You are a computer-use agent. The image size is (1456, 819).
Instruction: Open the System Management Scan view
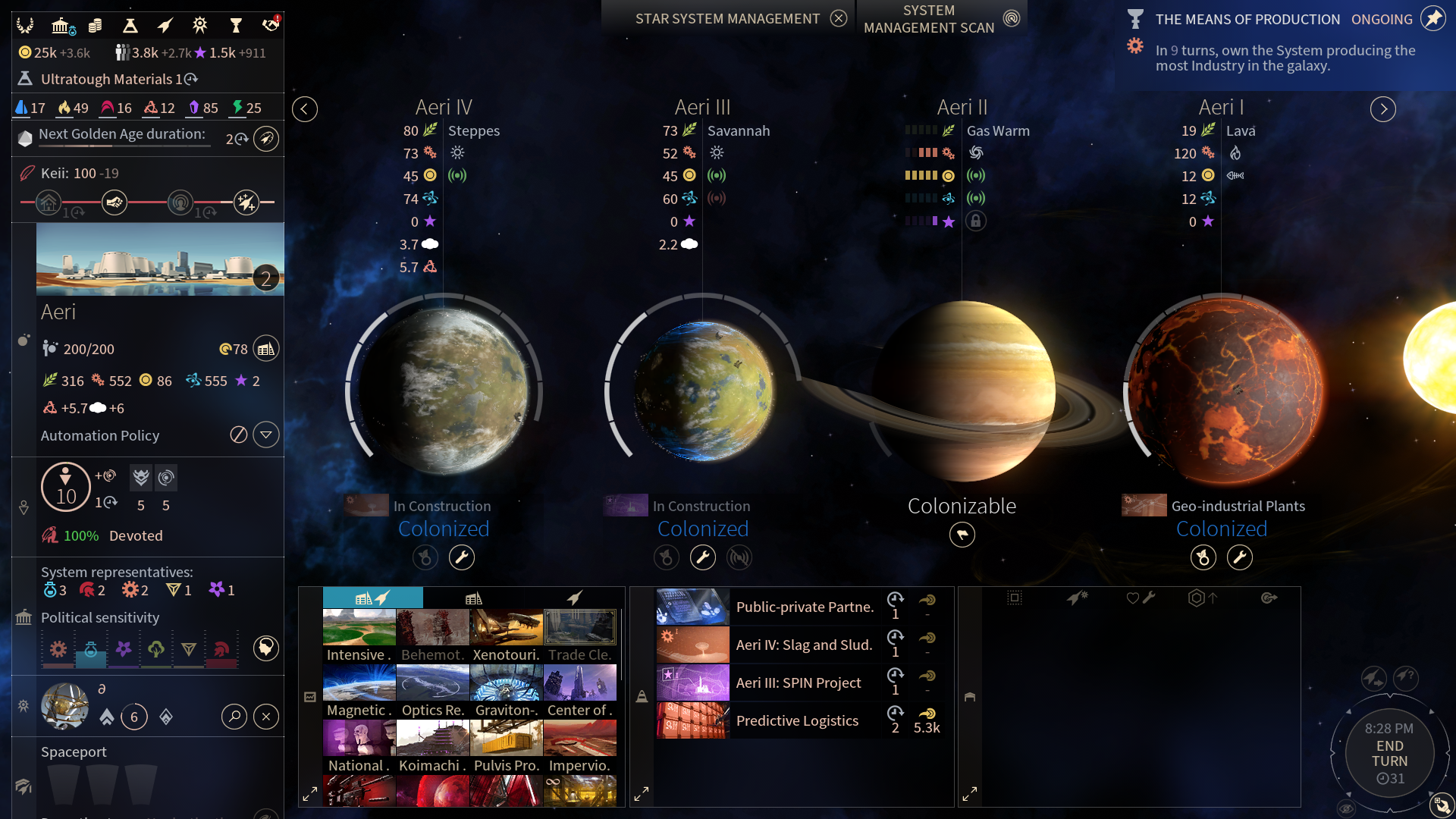coord(1012,18)
